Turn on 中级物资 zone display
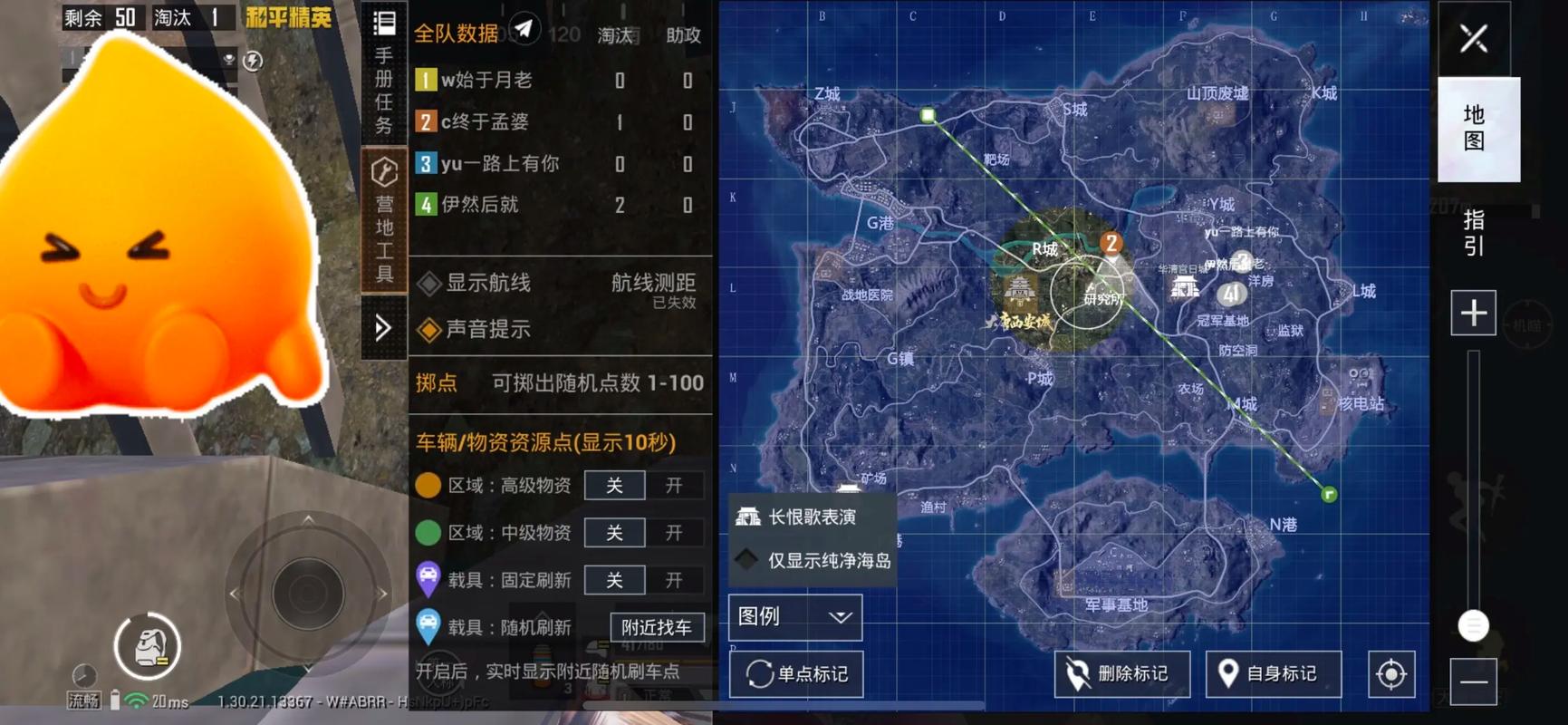The height and width of the screenshot is (725, 1568). pyautogui.click(x=674, y=532)
